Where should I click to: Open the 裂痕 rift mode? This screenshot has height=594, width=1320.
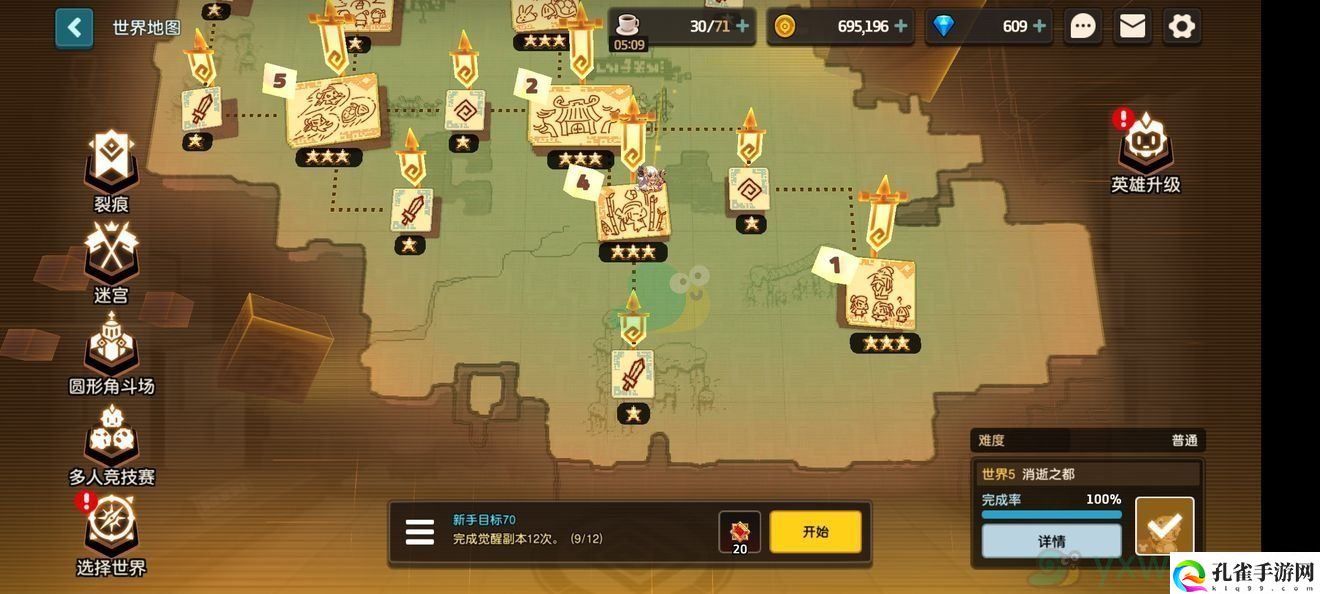[x=111, y=165]
